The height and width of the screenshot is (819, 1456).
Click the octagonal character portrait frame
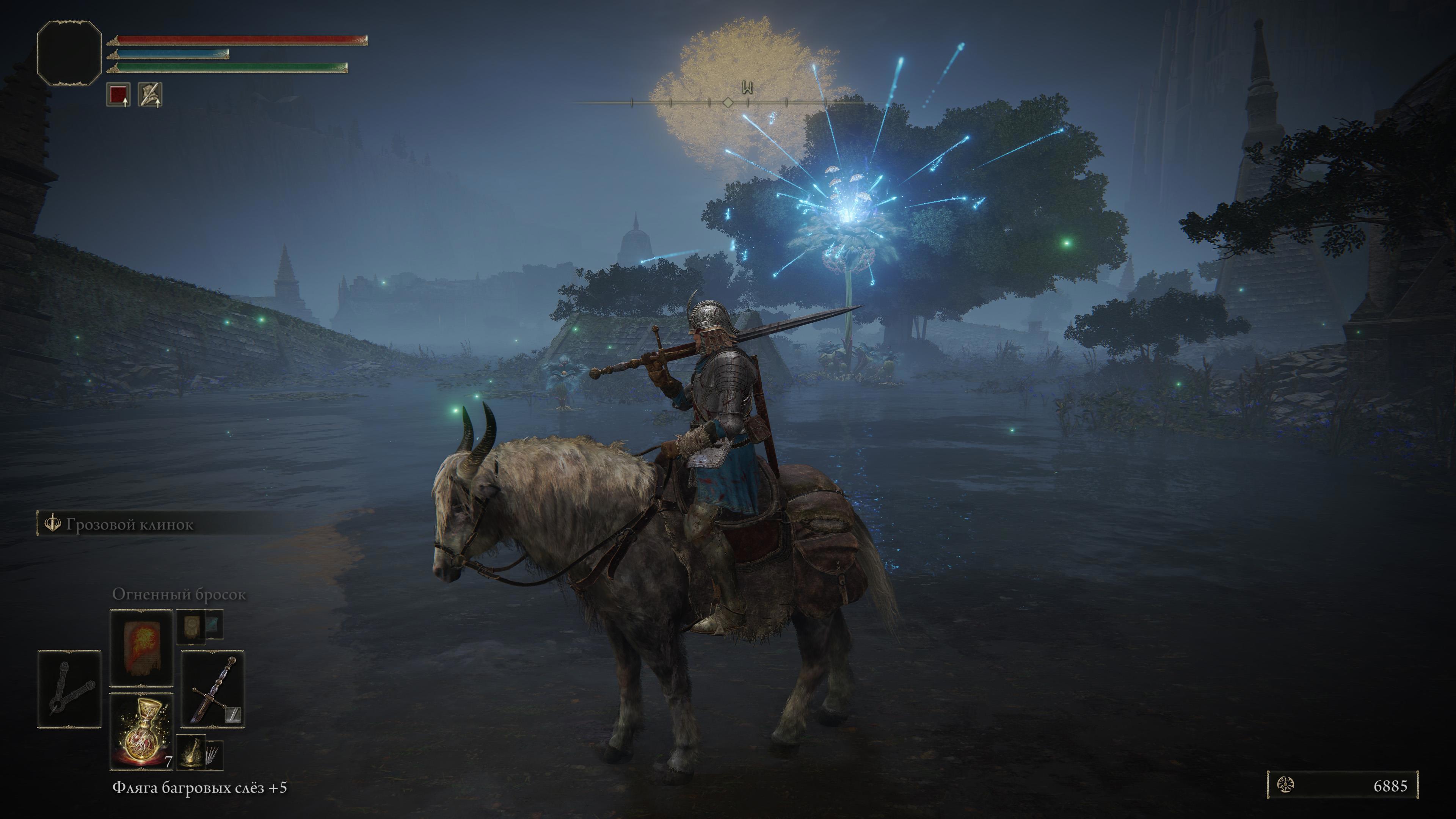pos(69,53)
